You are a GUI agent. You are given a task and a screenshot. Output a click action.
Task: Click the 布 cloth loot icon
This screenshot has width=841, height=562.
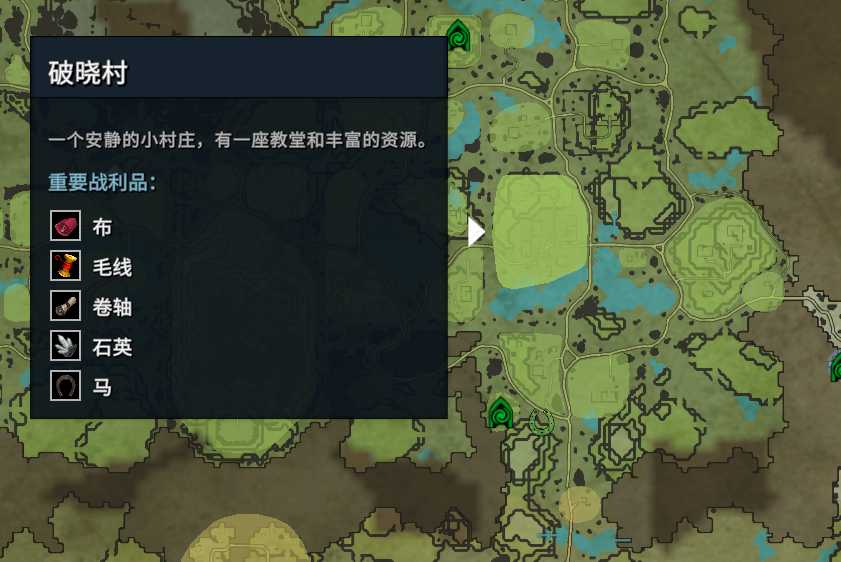click(66, 227)
